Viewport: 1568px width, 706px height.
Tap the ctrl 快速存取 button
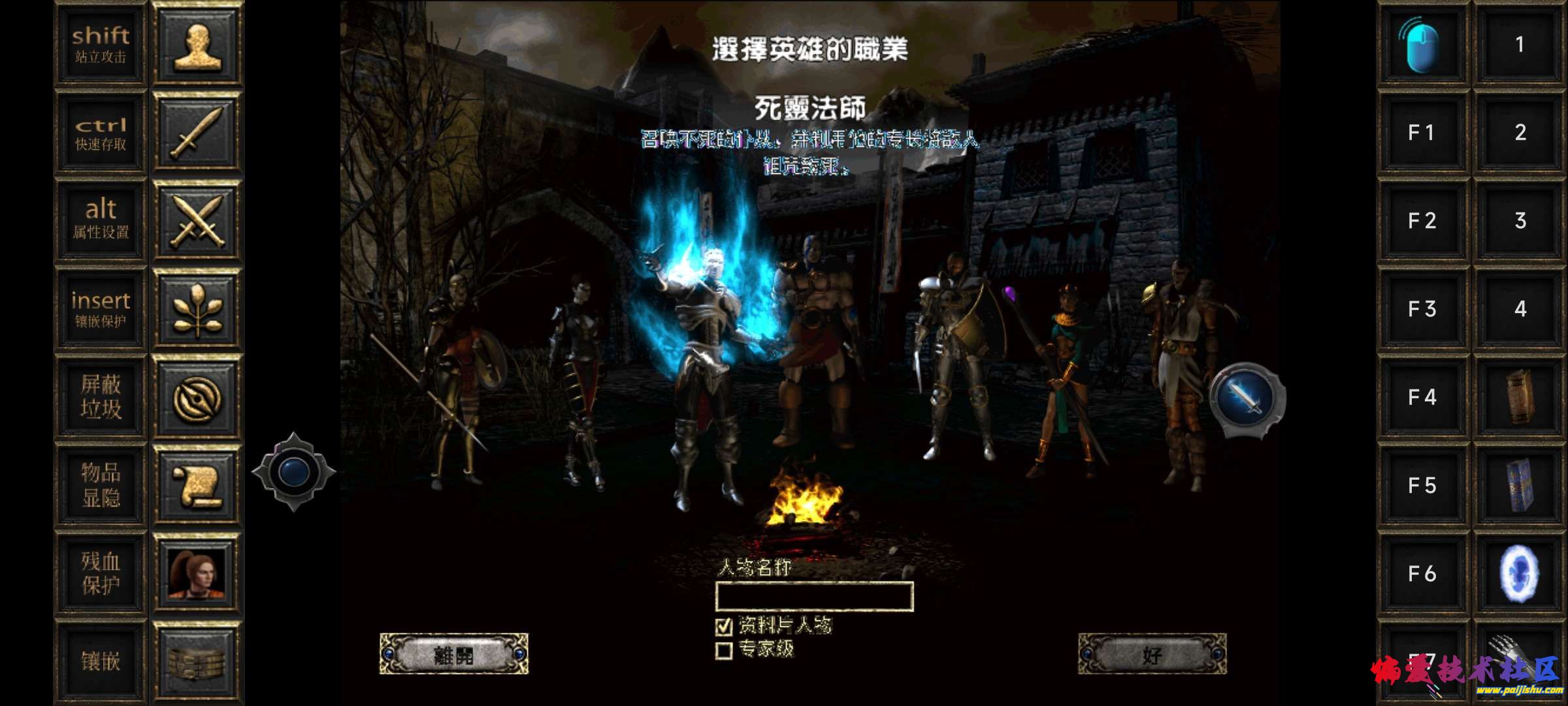(101, 133)
